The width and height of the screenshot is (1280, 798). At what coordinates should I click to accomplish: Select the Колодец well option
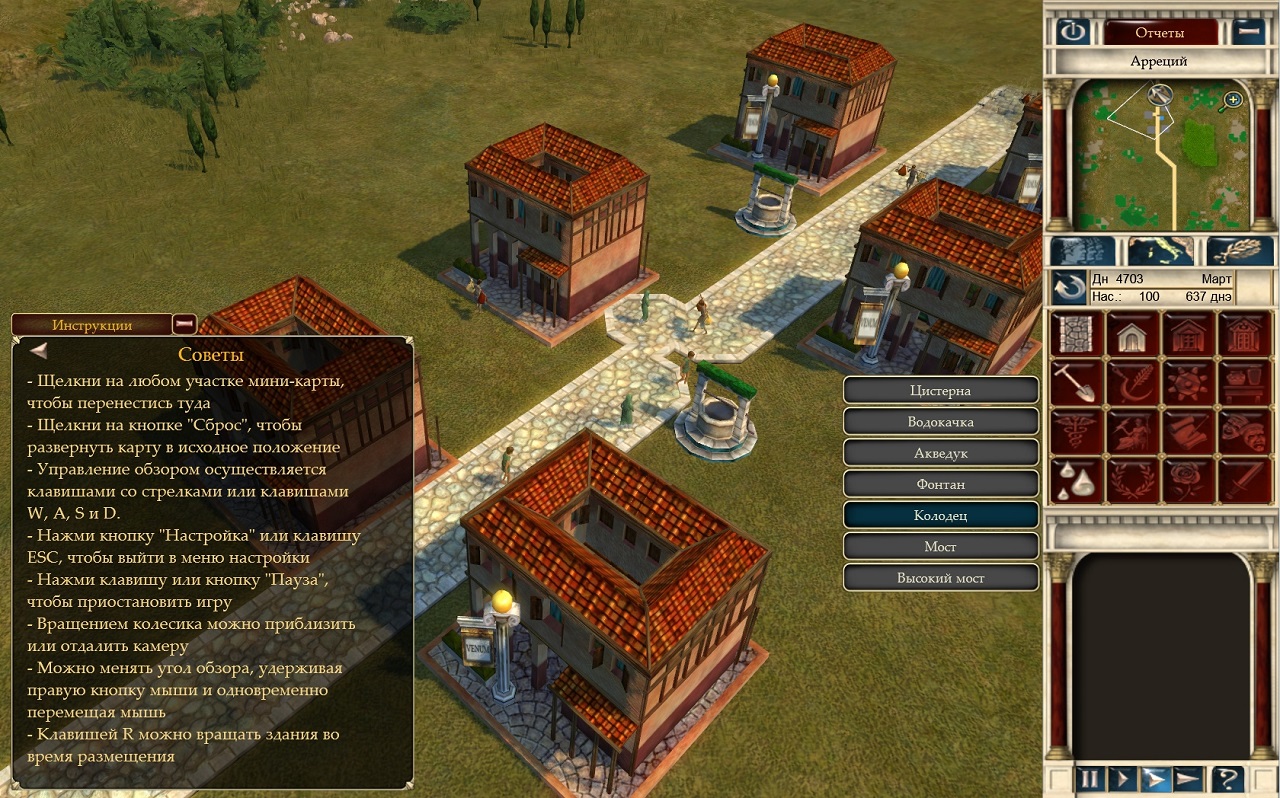(x=941, y=515)
